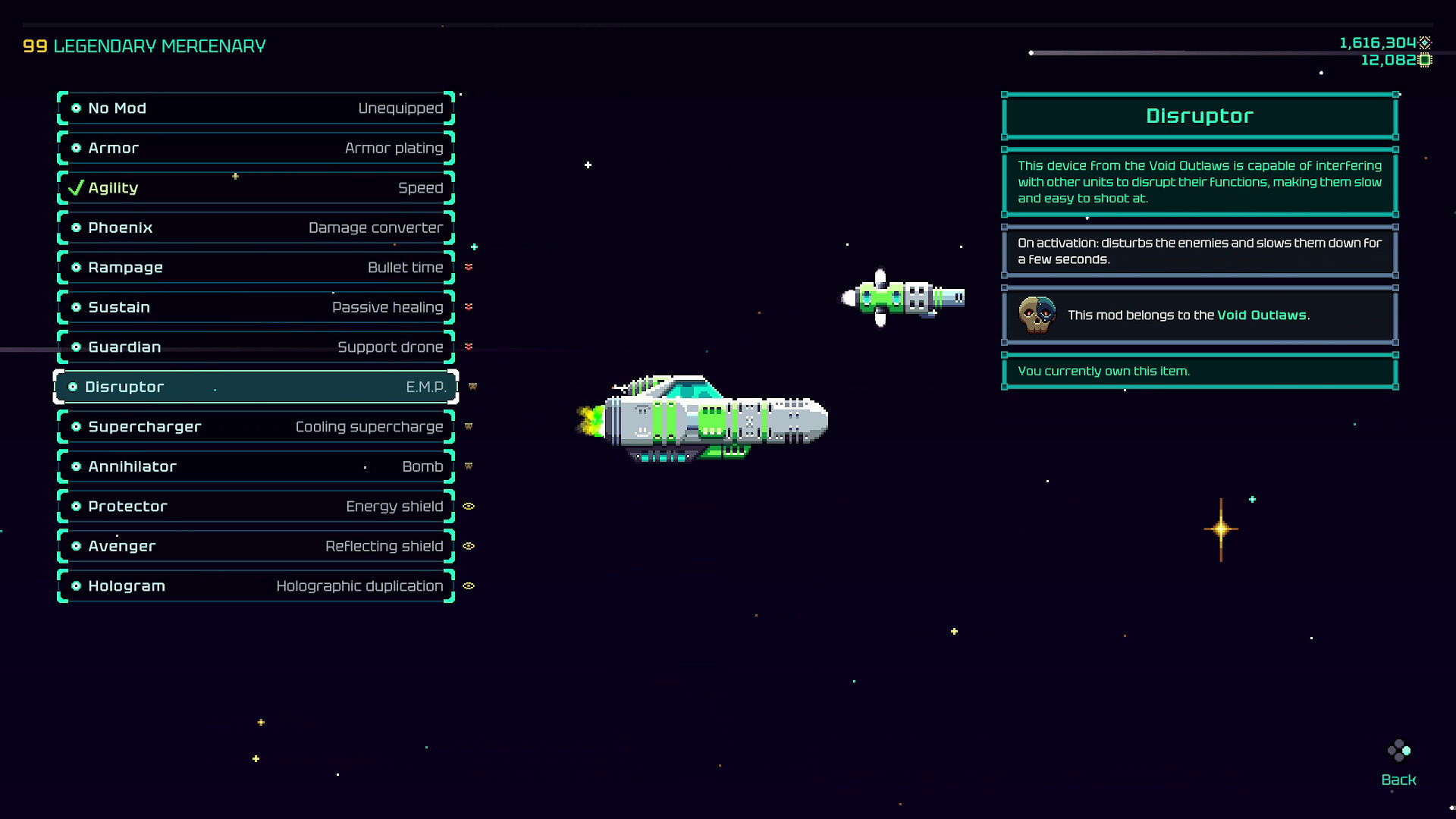Image resolution: width=1456 pixels, height=819 pixels.
Task: Click the Void Outlaws skull faction icon
Action: coord(1037,315)
